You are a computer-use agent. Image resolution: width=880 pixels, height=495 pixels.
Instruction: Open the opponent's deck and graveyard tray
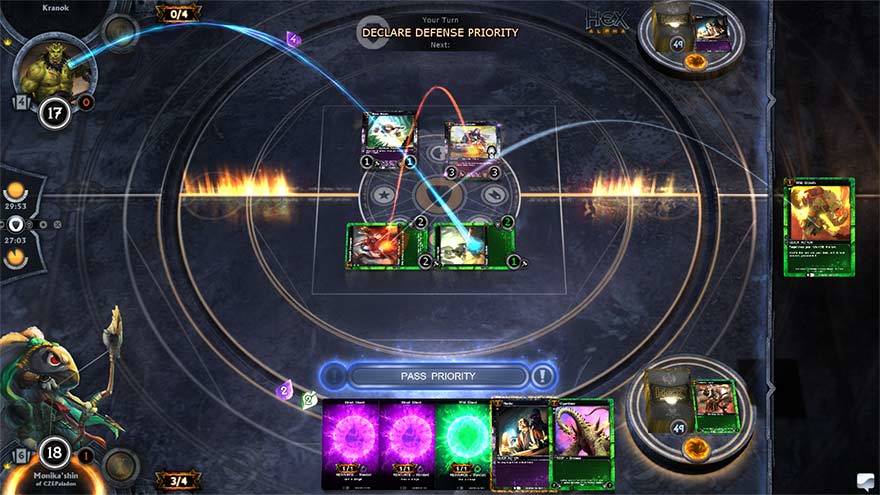click(x=691, y=39)
